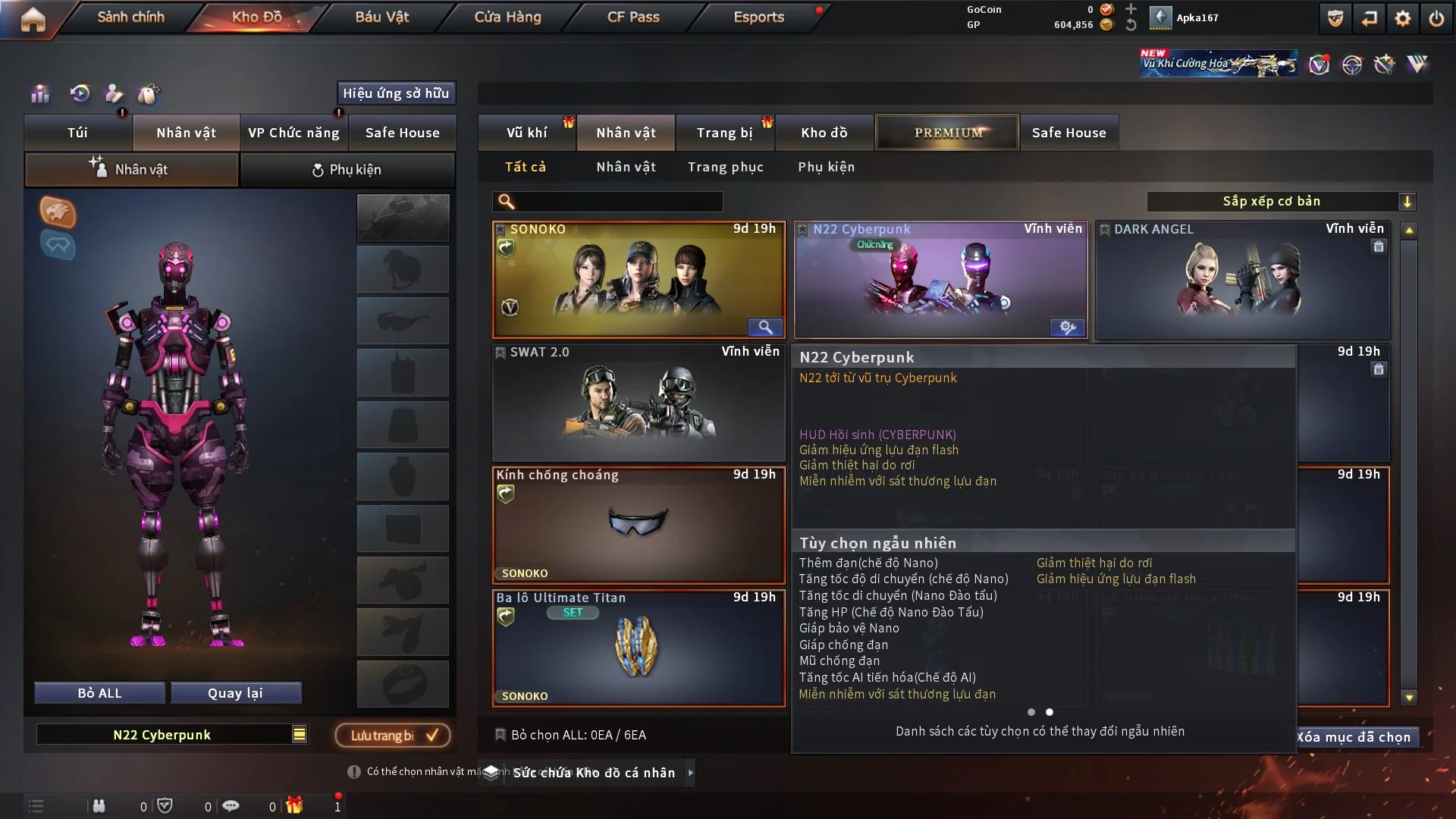Screen dimensions: 1456x819
Task: Click the power exit button
Action: pos(1436,18)
